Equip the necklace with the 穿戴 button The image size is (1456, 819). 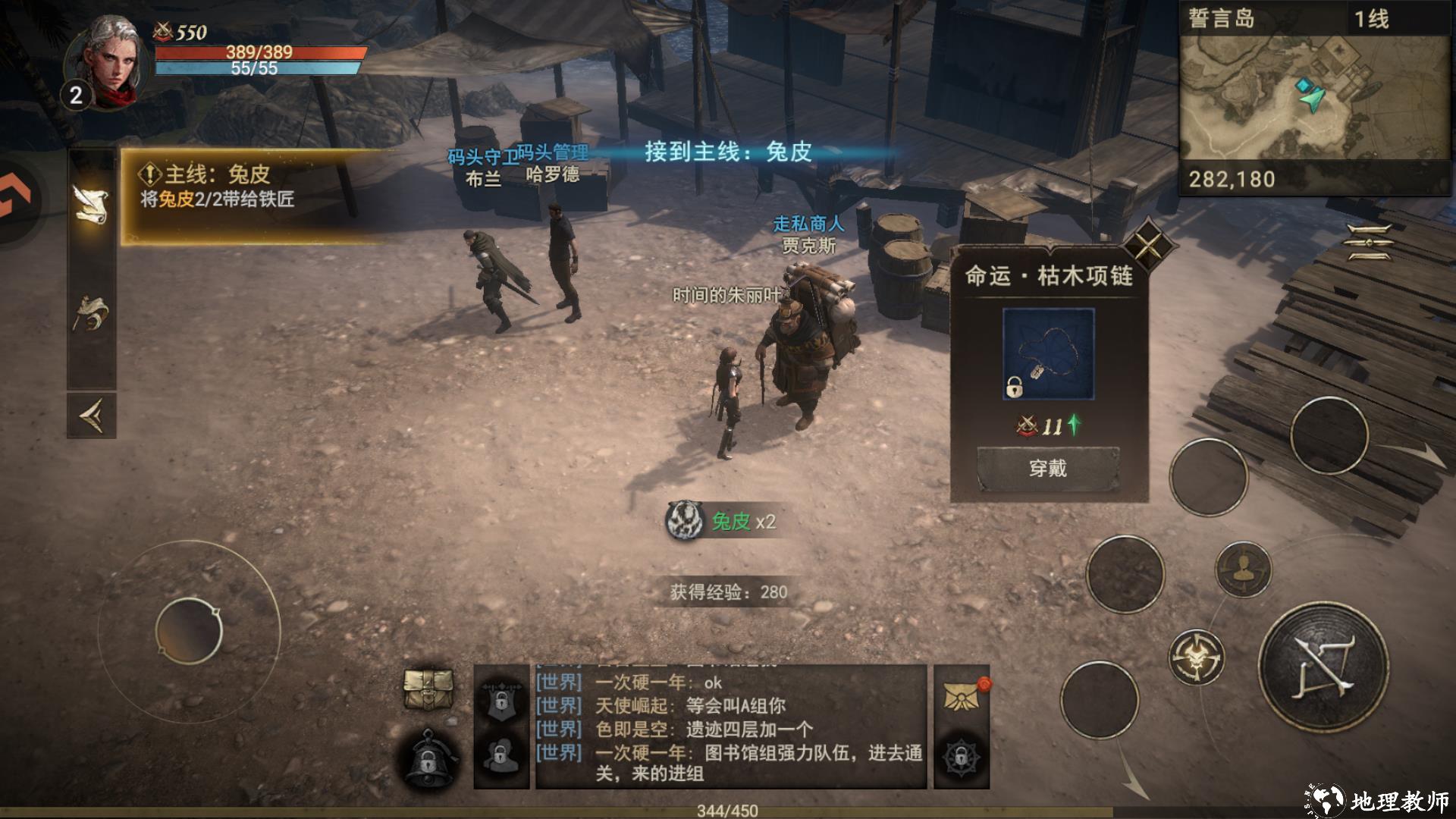pos(1048,469)
